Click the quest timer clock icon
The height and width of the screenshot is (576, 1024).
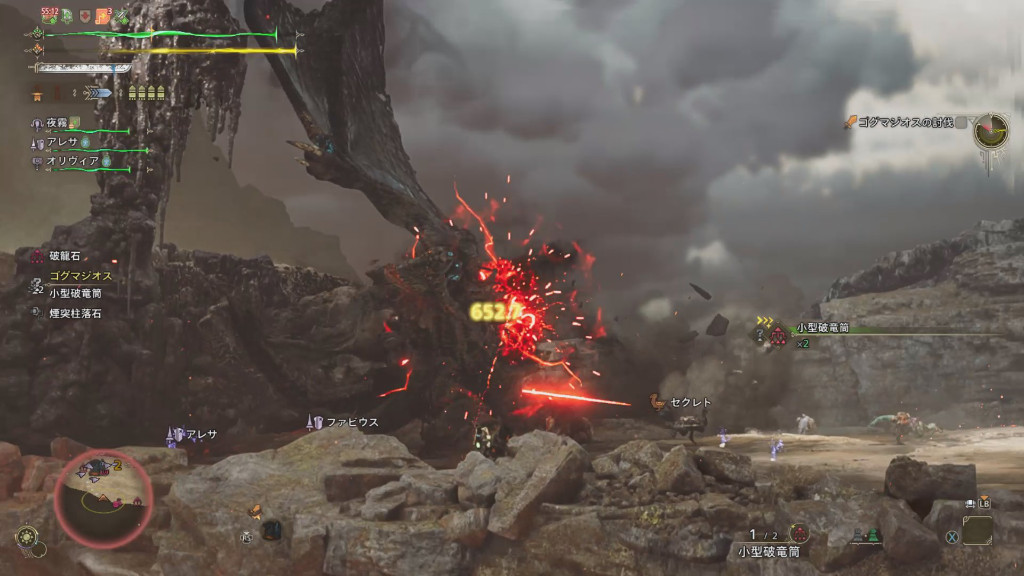pyautogui.click(x=990, y=131)
